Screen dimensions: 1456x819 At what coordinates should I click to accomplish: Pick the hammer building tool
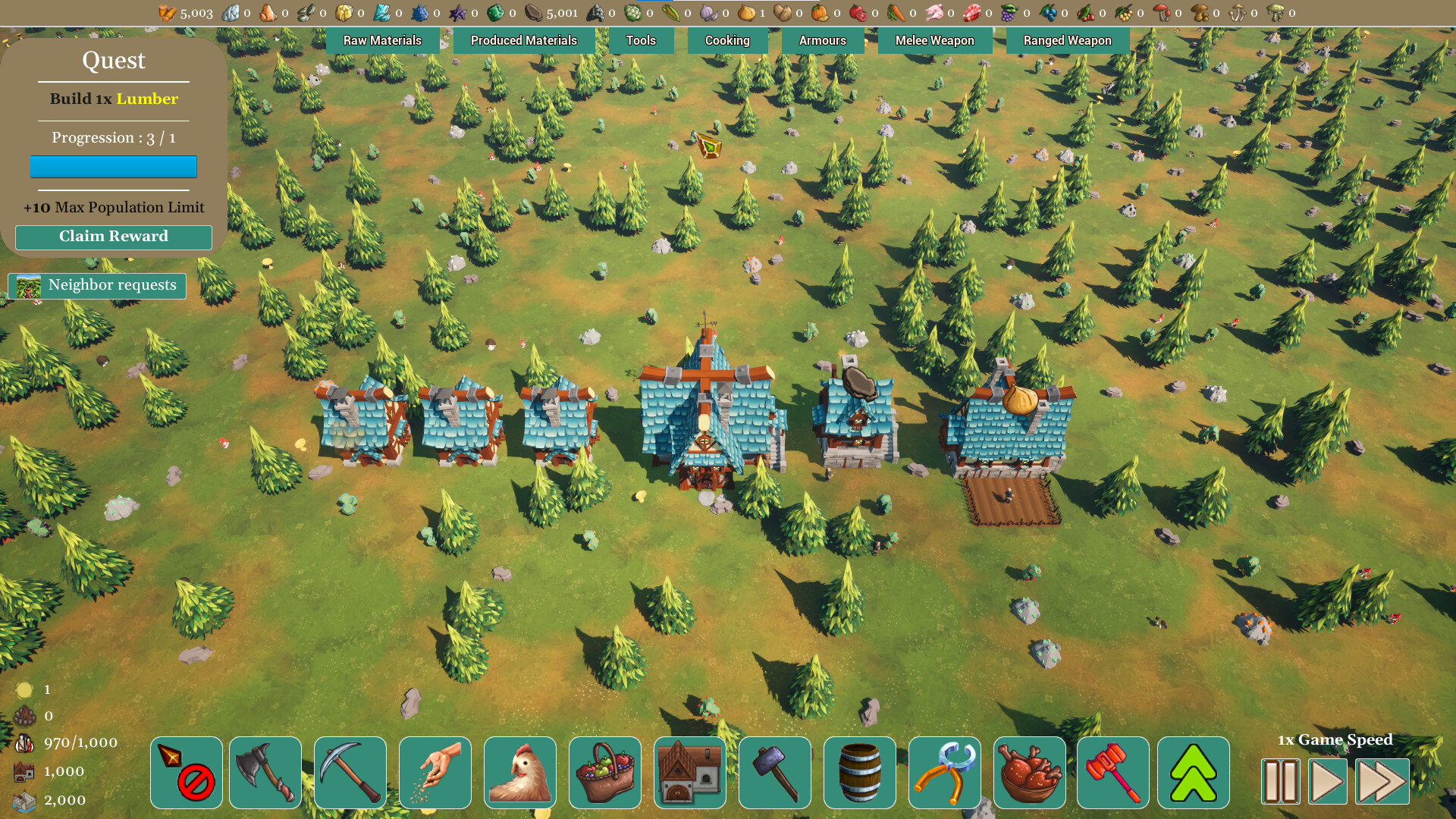pyautogui.click(x=774, y=772)
